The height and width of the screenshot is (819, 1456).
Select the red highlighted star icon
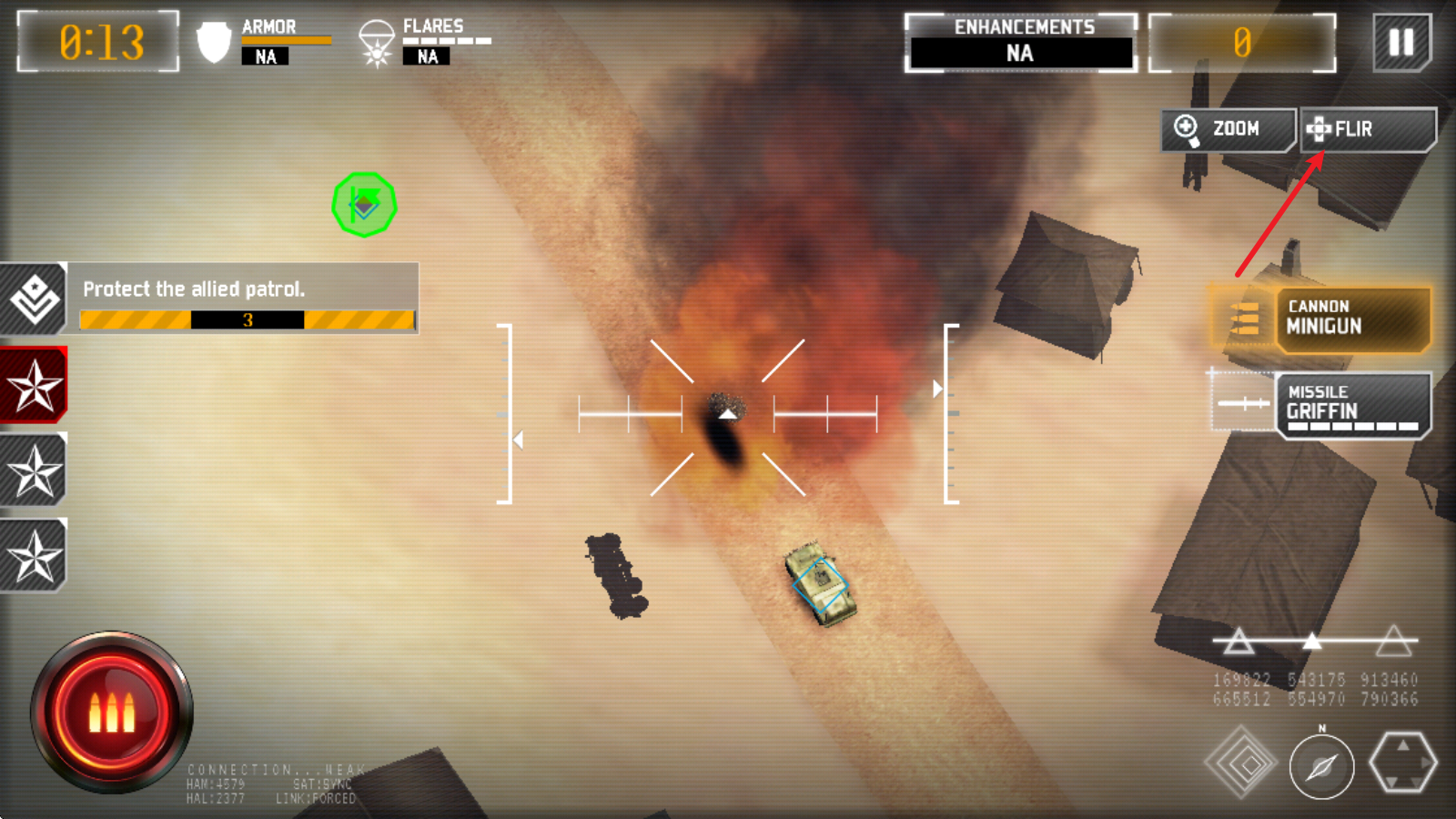[x=34, y=385]
